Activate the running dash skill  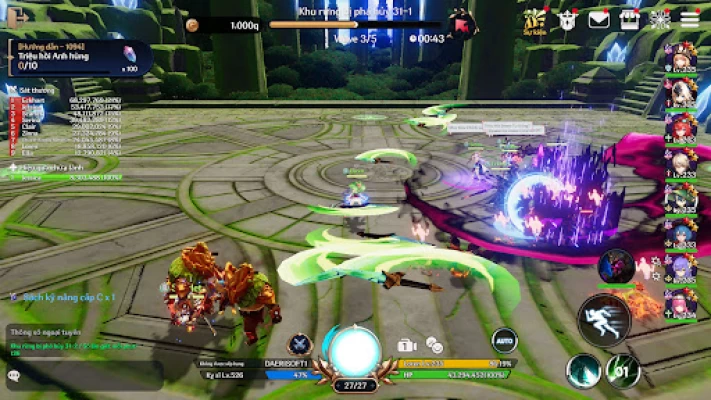pyautogui.click(x=604, y=321)
